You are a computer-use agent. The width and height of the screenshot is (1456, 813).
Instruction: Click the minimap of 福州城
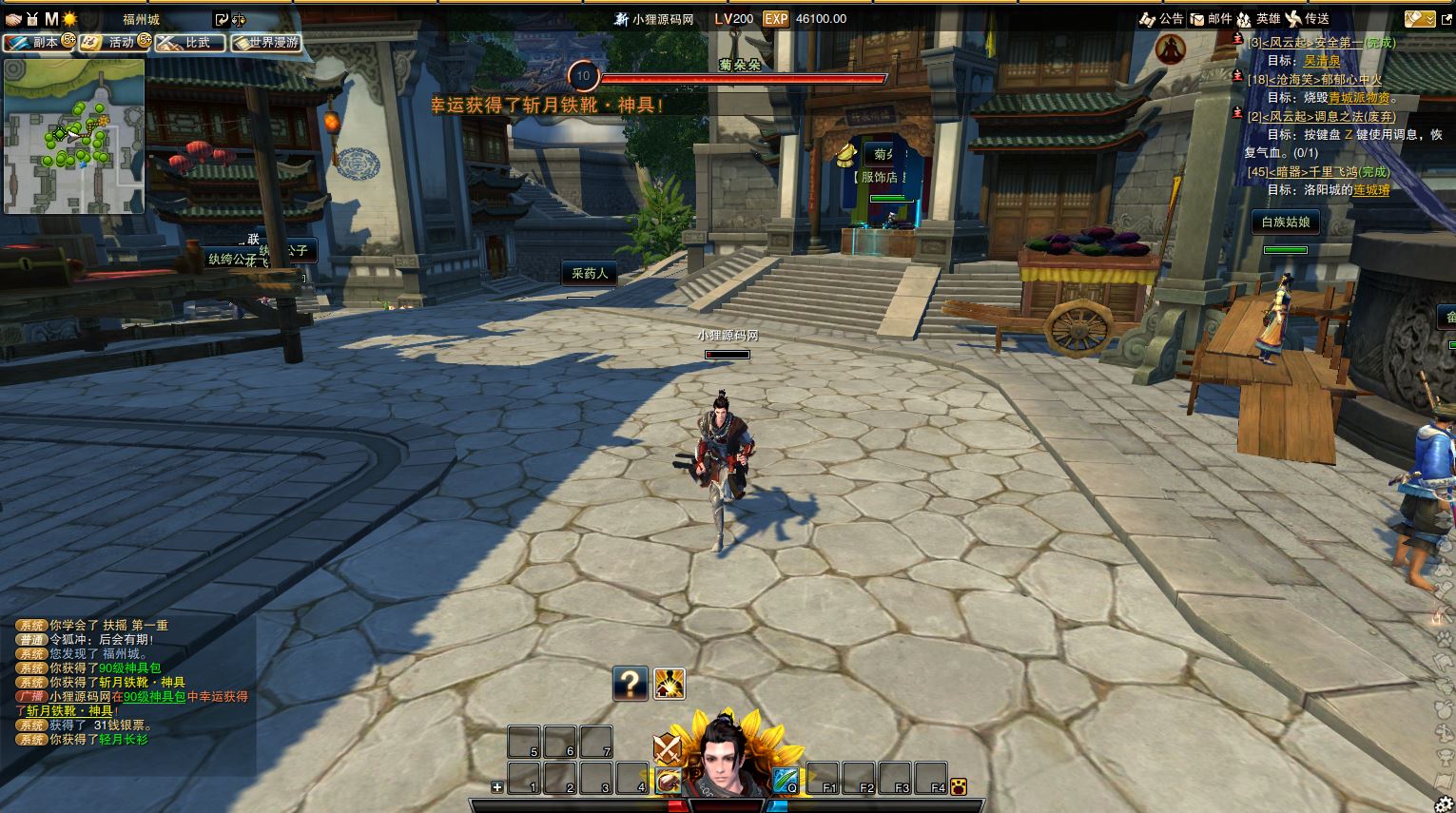click(74, 136)
